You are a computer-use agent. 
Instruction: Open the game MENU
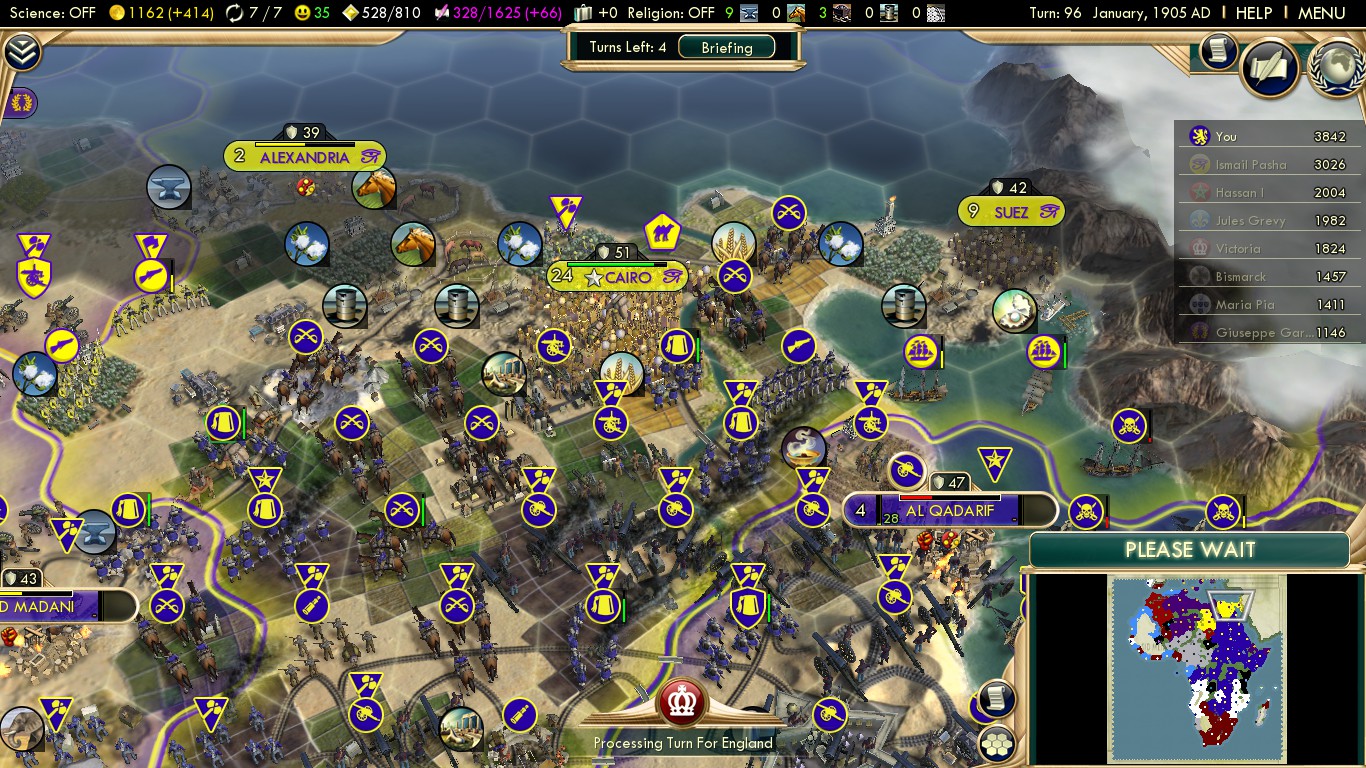[1321, 13]
